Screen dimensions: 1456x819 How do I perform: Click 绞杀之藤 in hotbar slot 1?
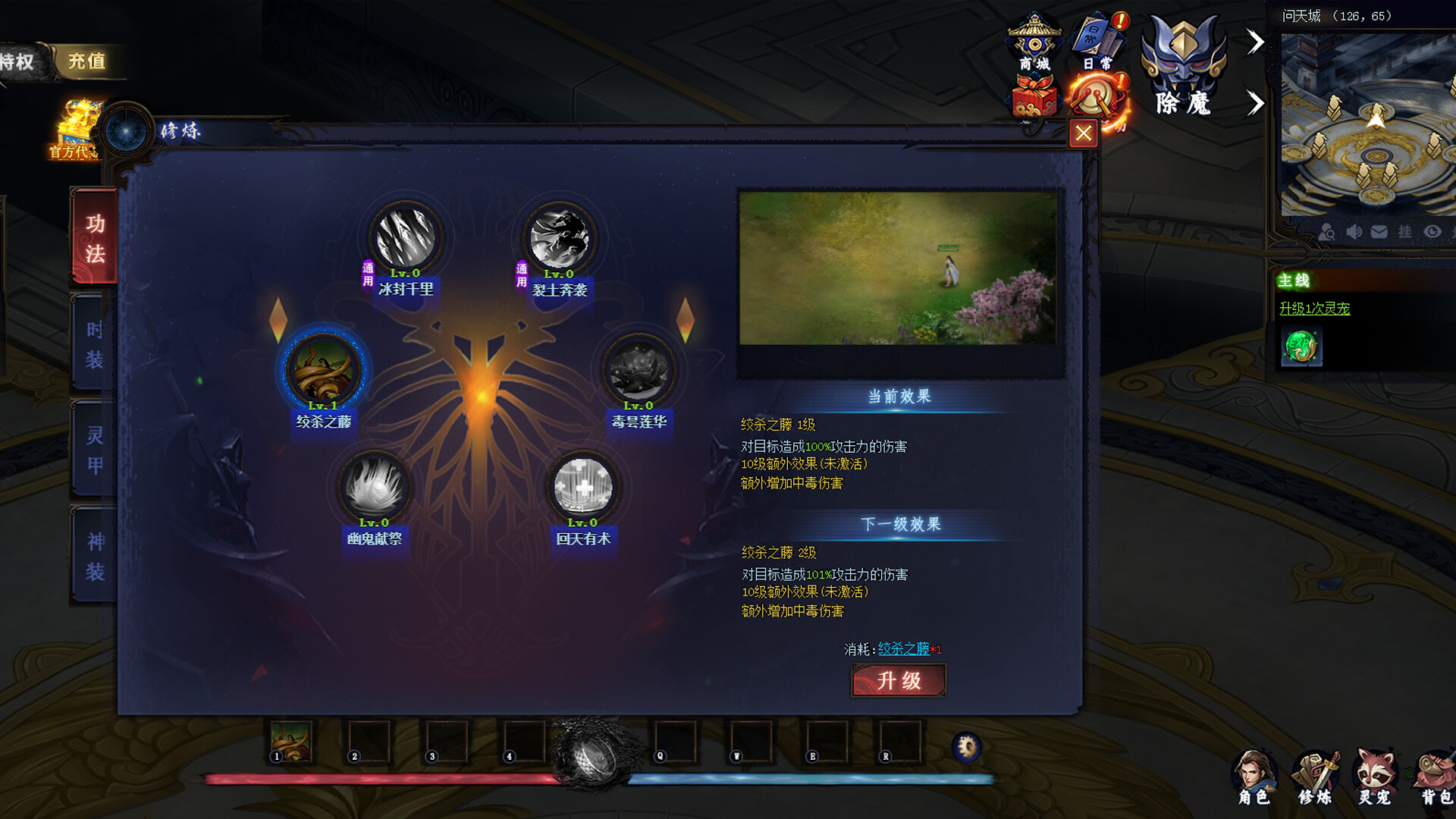pos(292,743)
